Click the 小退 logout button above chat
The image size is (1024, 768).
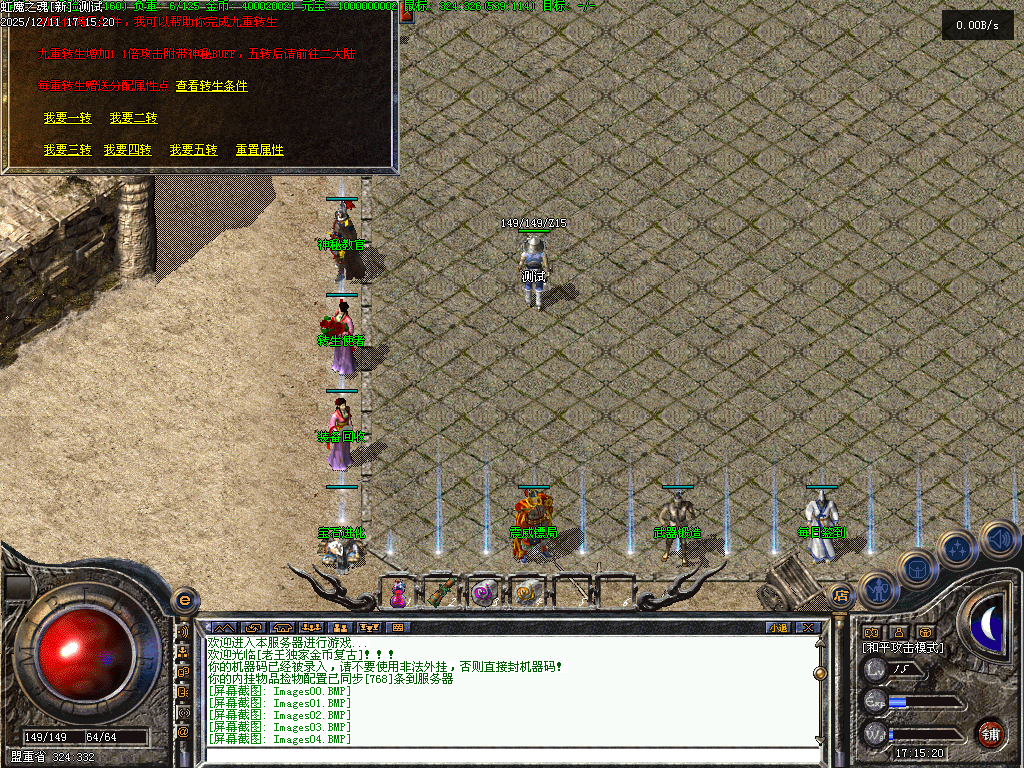pos(778,627)
